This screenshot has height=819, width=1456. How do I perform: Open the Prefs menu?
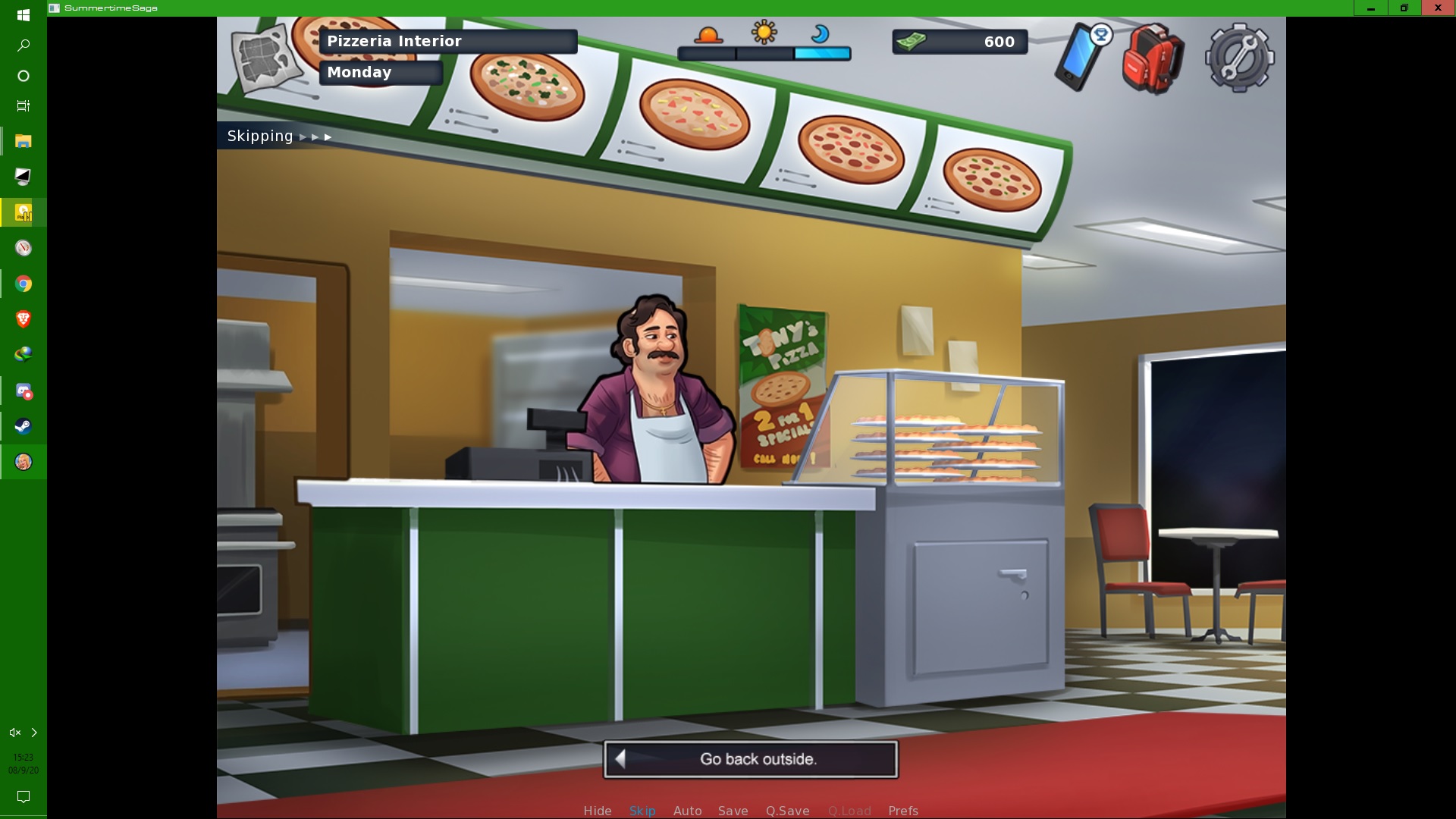click(x=902, y=811)
